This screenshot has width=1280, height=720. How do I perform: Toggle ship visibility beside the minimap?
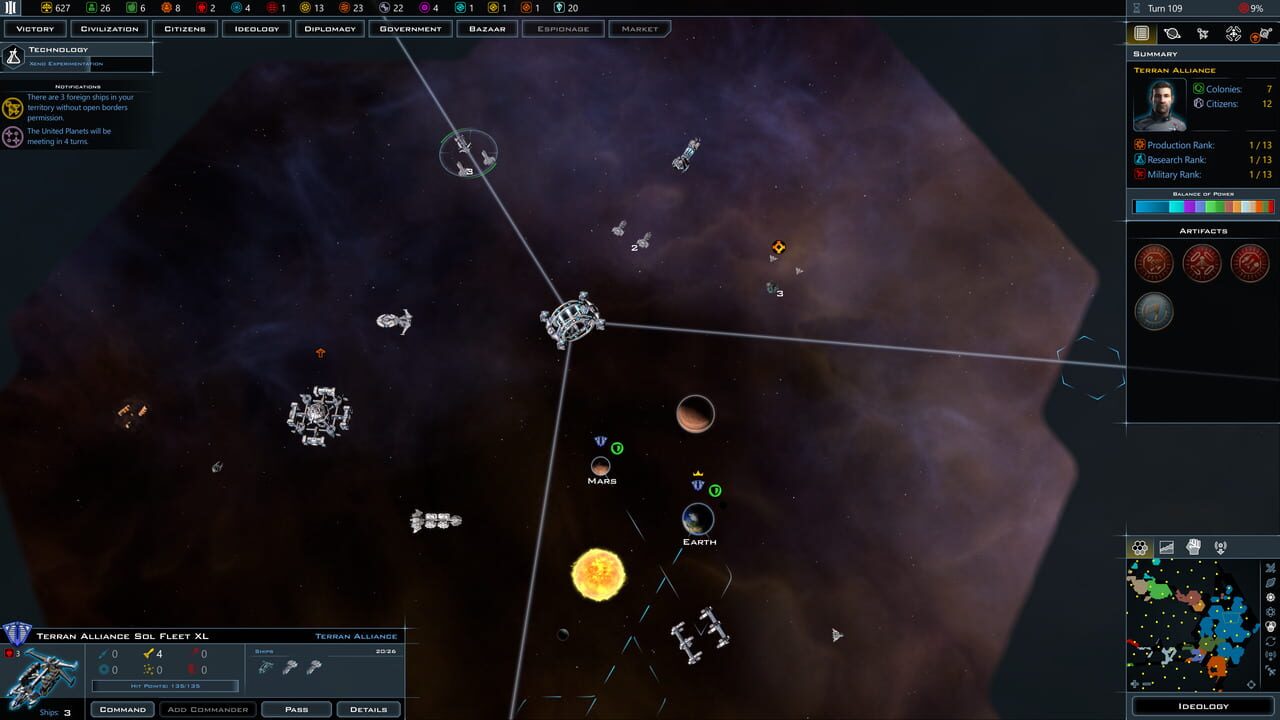(x=1270, y=568)
